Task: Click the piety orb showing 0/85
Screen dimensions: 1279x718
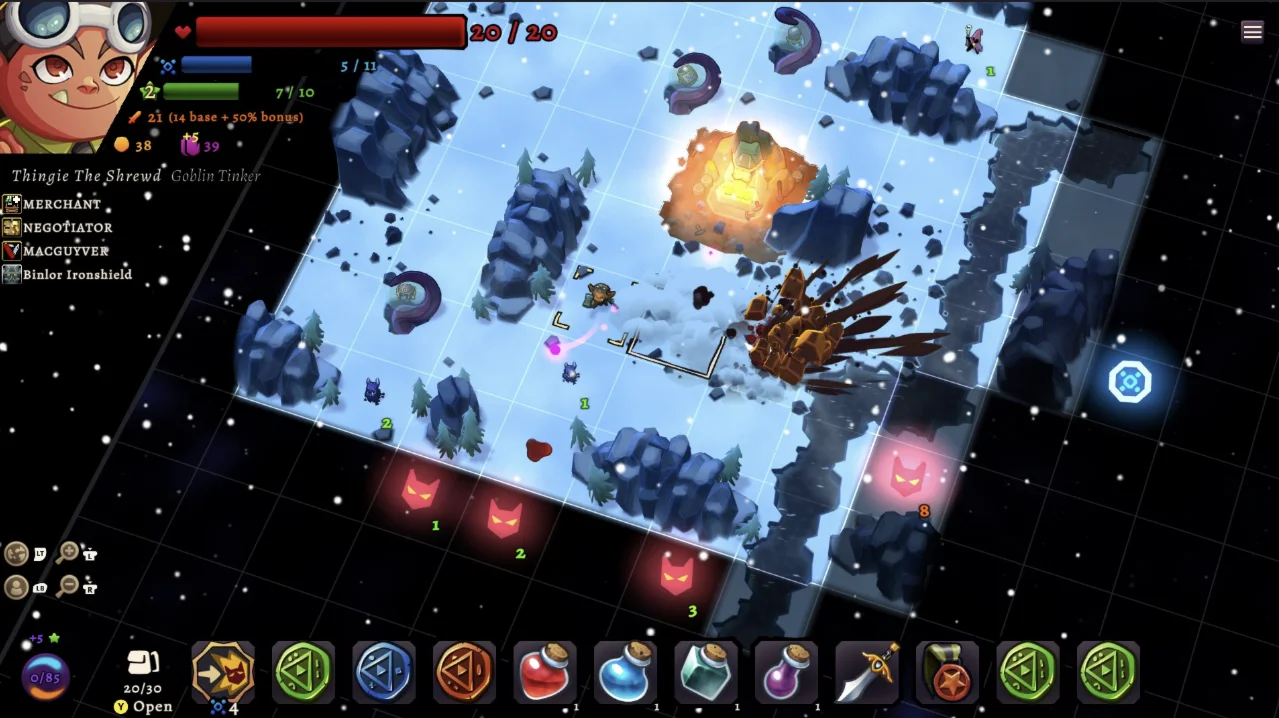Action: click(x=46, y=677)
